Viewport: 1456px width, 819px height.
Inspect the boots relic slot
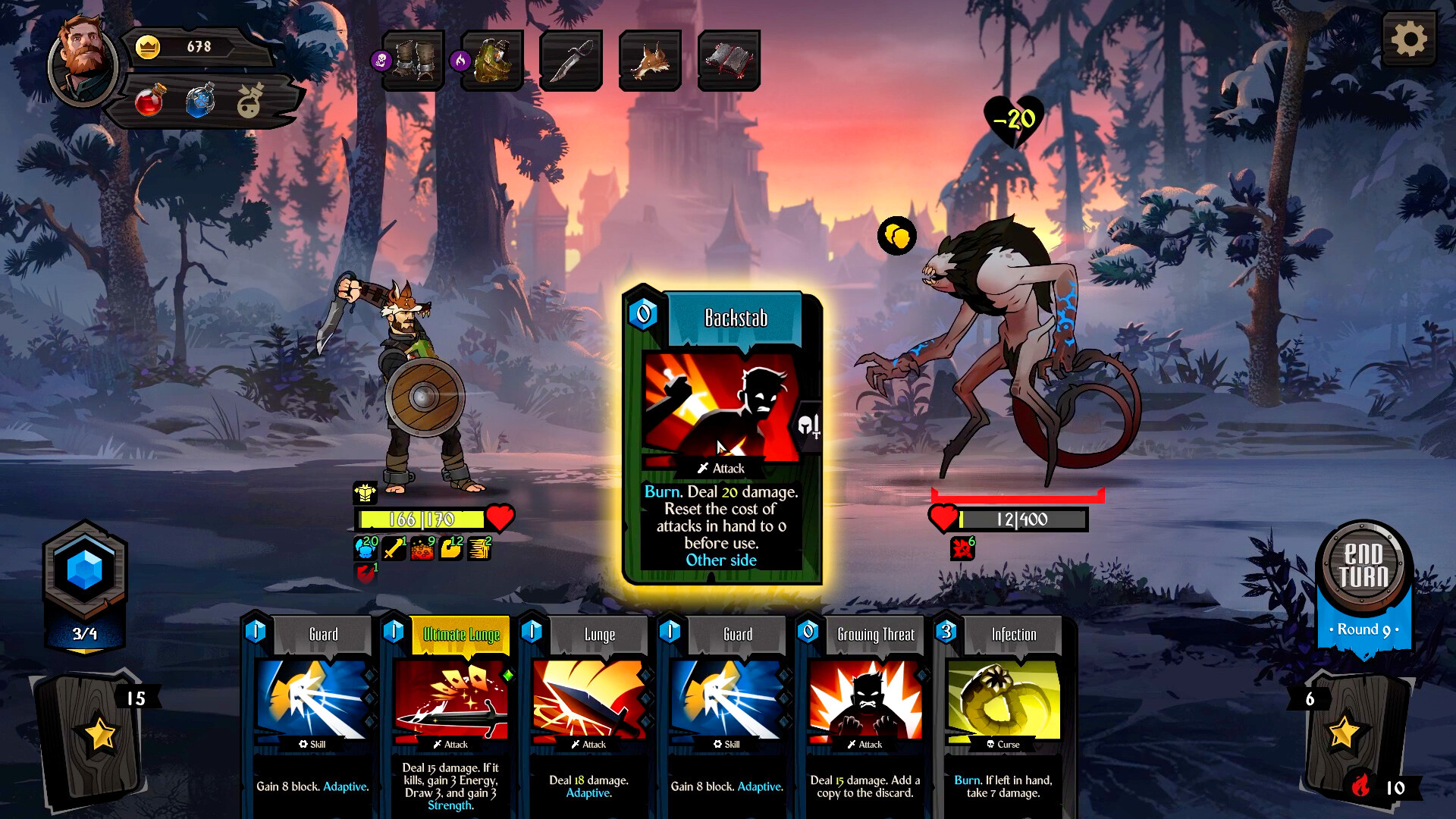[413, 61]
